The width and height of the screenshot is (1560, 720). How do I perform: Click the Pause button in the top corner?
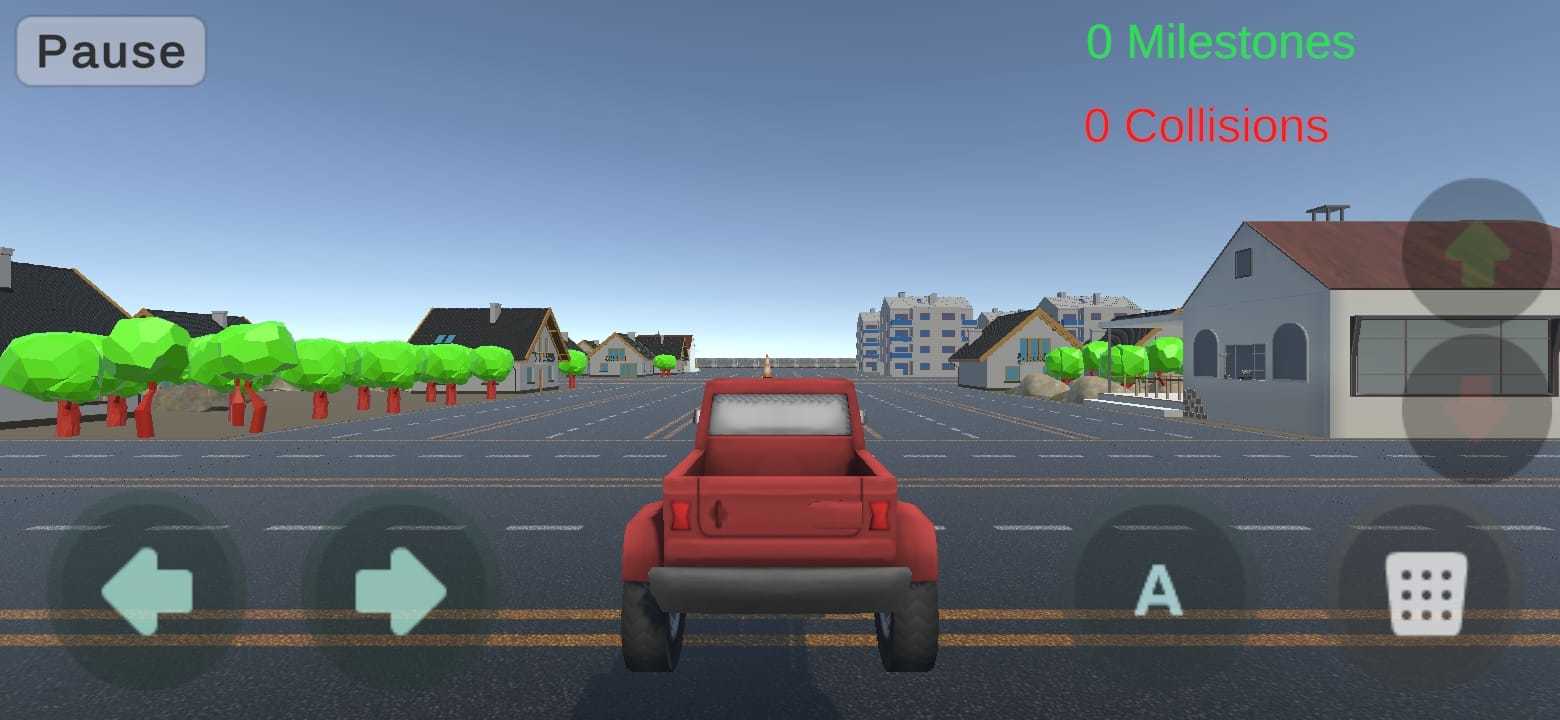(108, 52)
